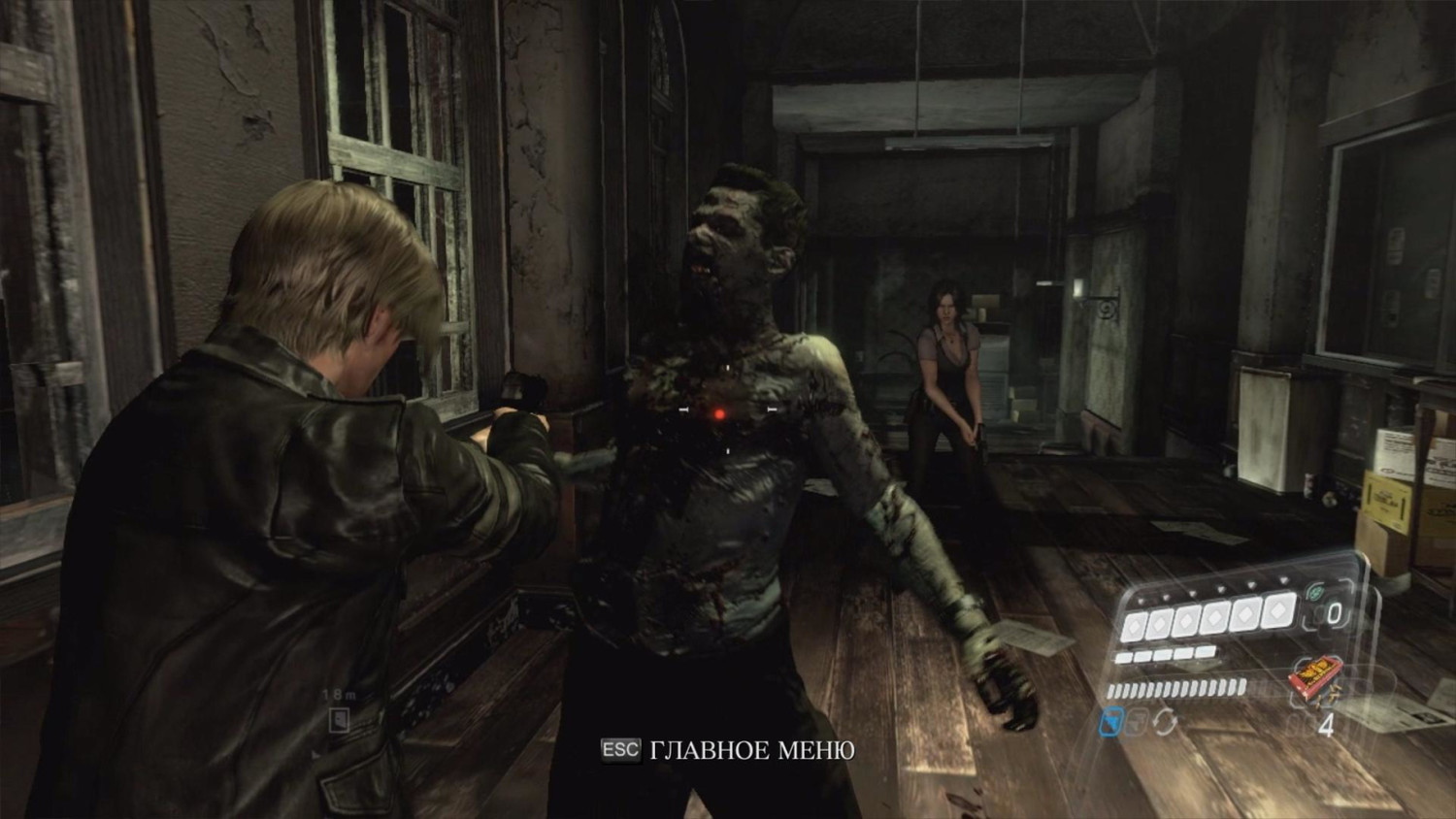The image size is (1456, 819).
Task: Click the circular arrows swap icon
Action: (1165, 723)
